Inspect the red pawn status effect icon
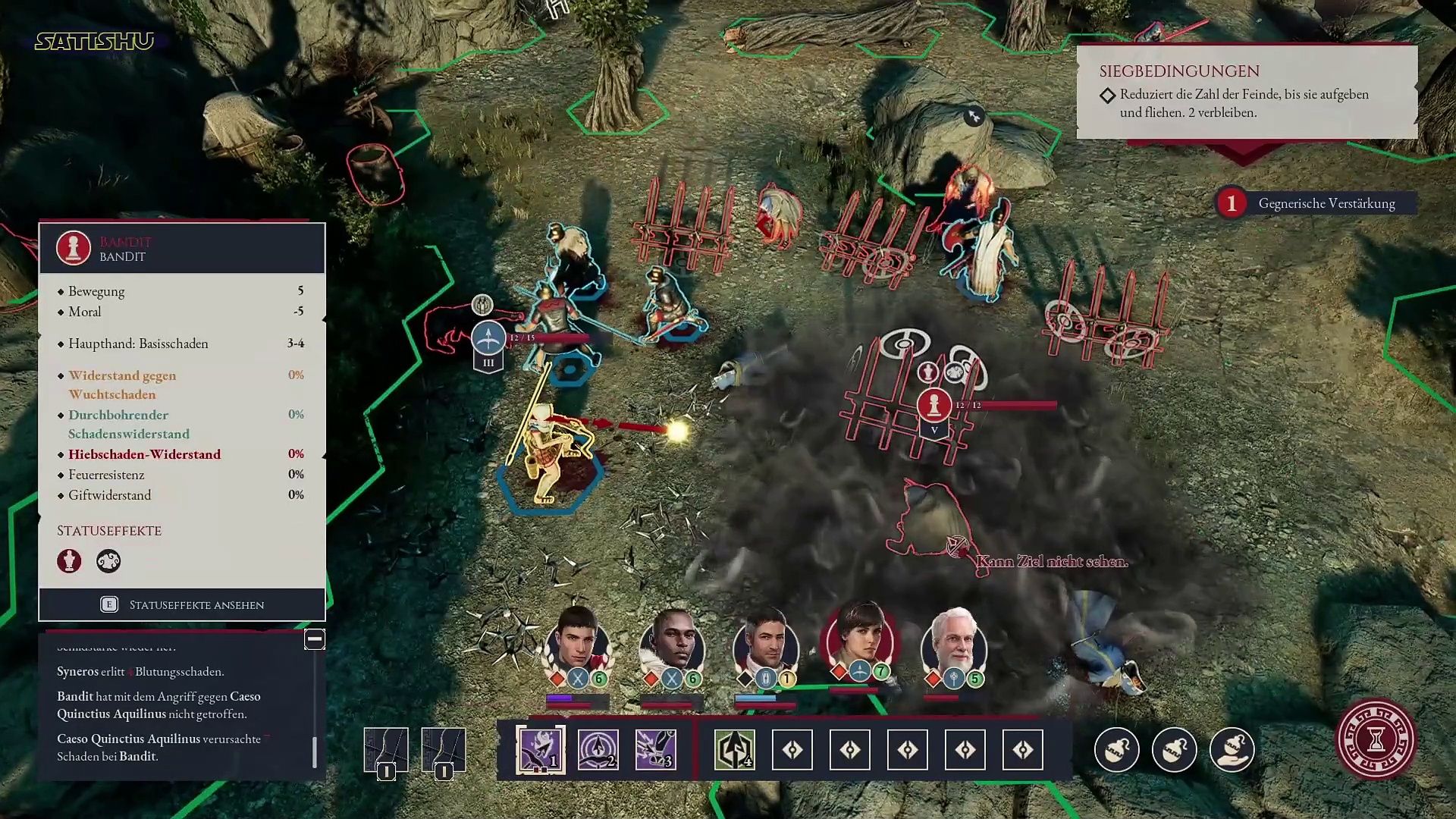The image size is (1456, 819). [x=69, y=561]
